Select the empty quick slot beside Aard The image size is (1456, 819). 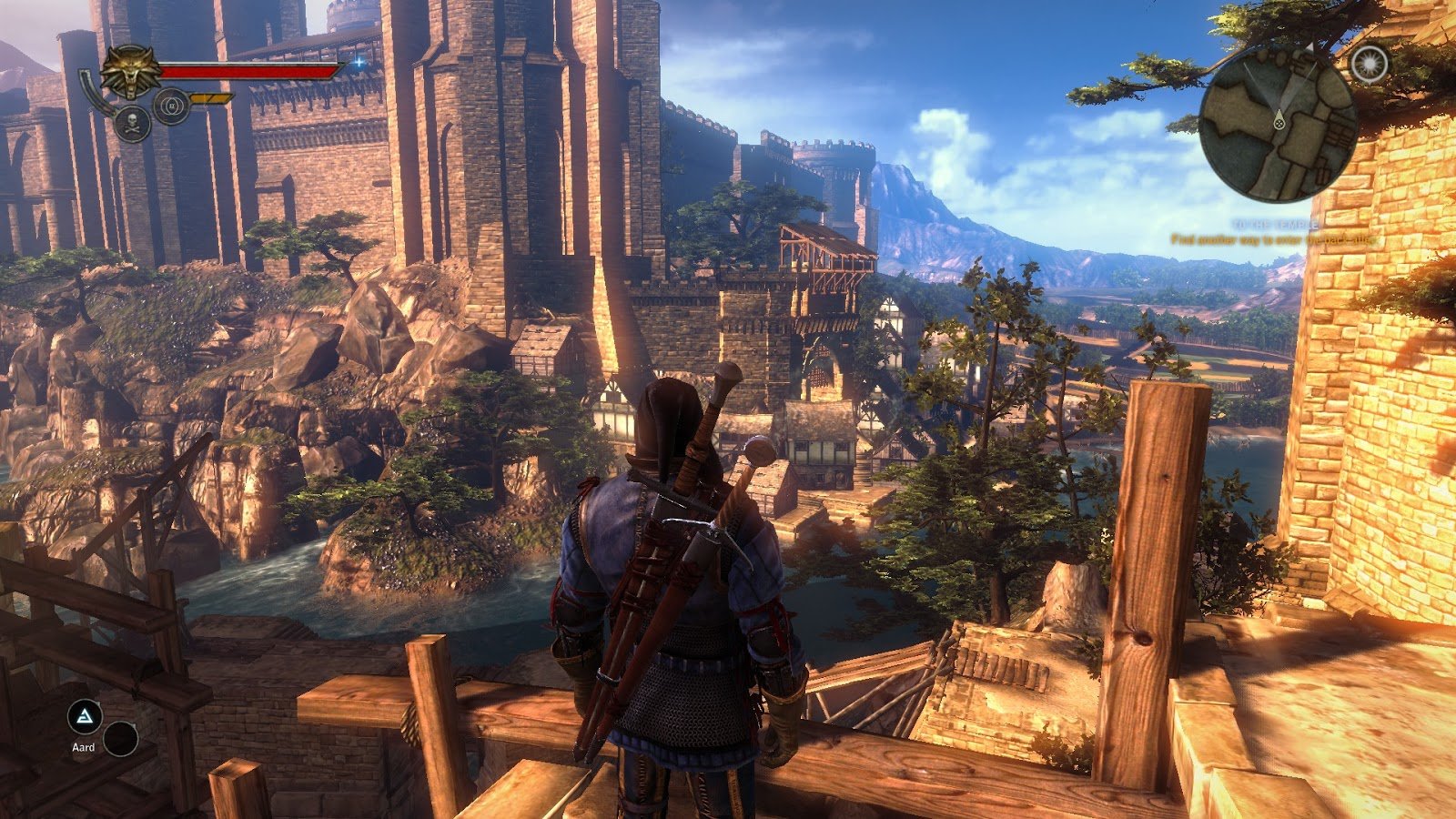point(120,739)
